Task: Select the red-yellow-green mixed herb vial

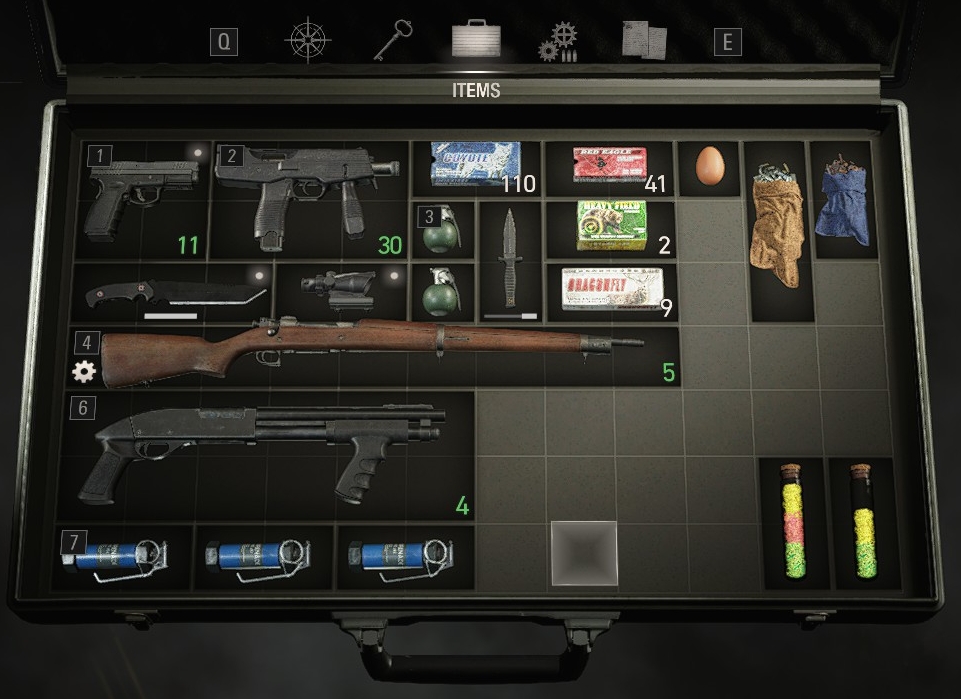Action: pyautogui.click(x=793, y=523)
